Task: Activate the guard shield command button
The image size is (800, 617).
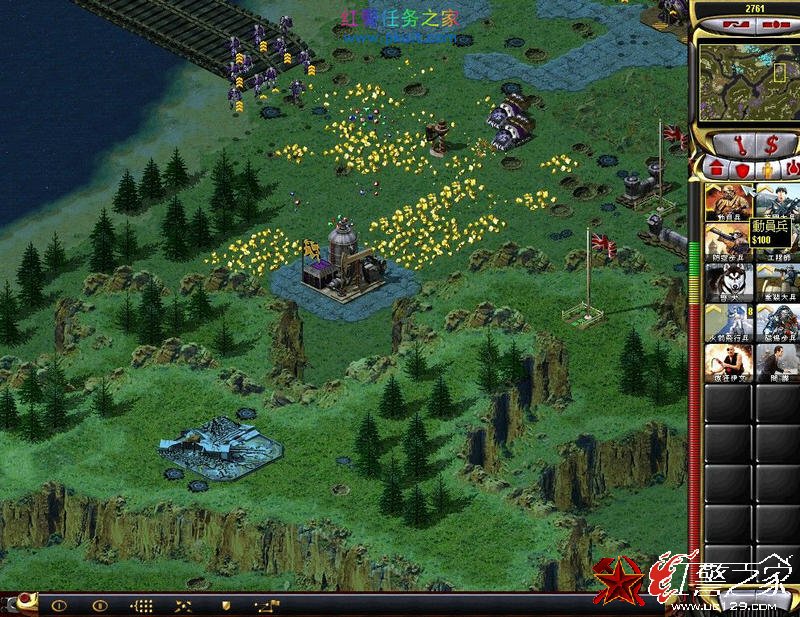Action: pyautogui.click(x=225, y=605)
